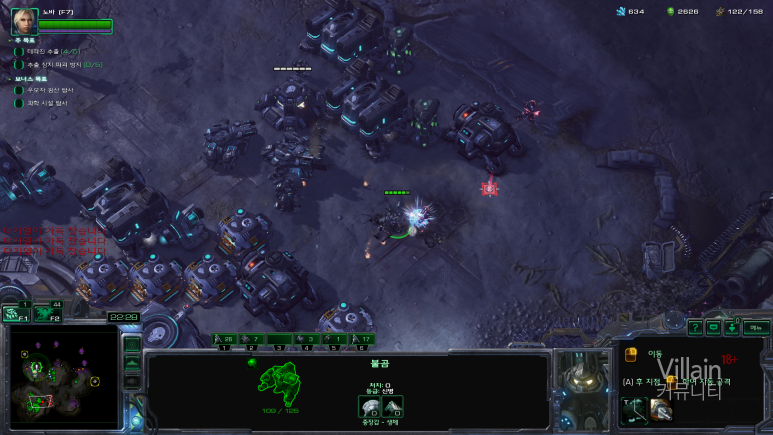Select control group 4 with 3 units
This screenshot has width=773, height=435.
click(x=309, y=340)
